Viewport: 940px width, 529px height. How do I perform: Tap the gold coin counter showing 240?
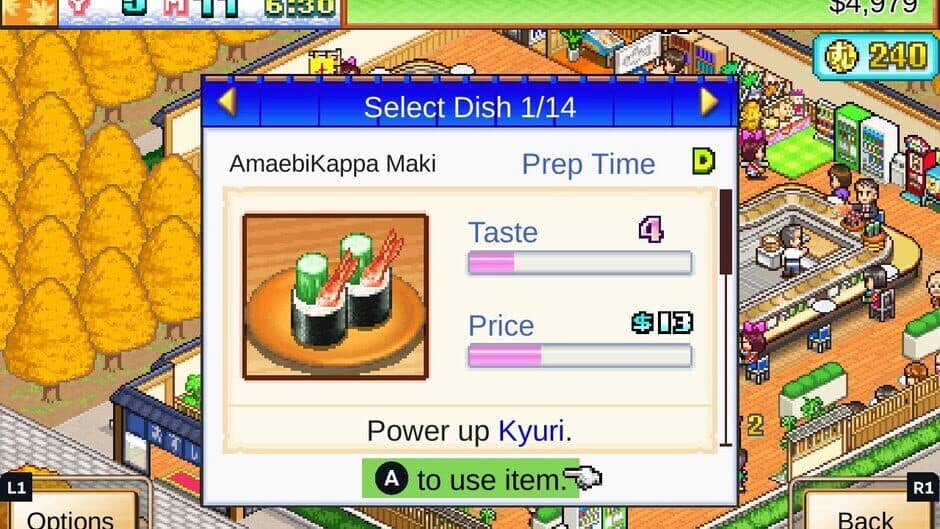tap(875, 57)
